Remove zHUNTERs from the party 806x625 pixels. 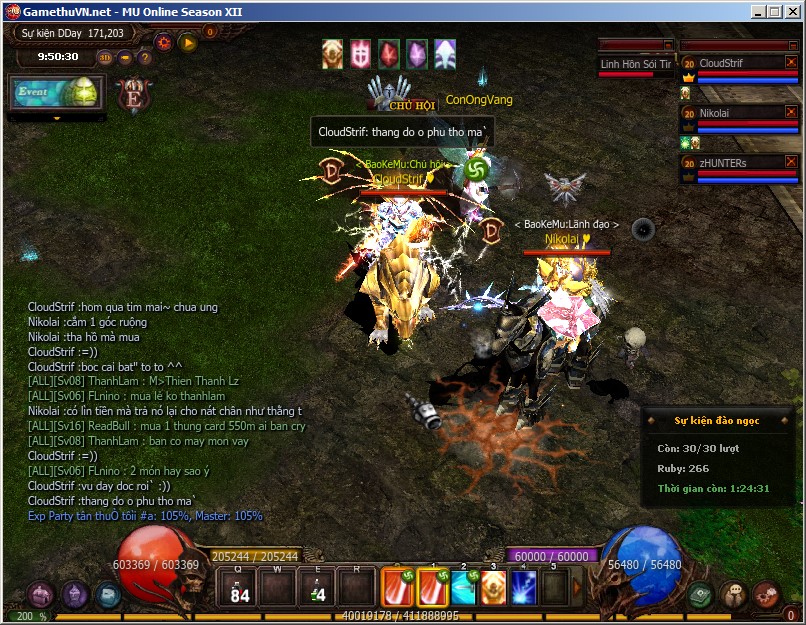[791, 161]
